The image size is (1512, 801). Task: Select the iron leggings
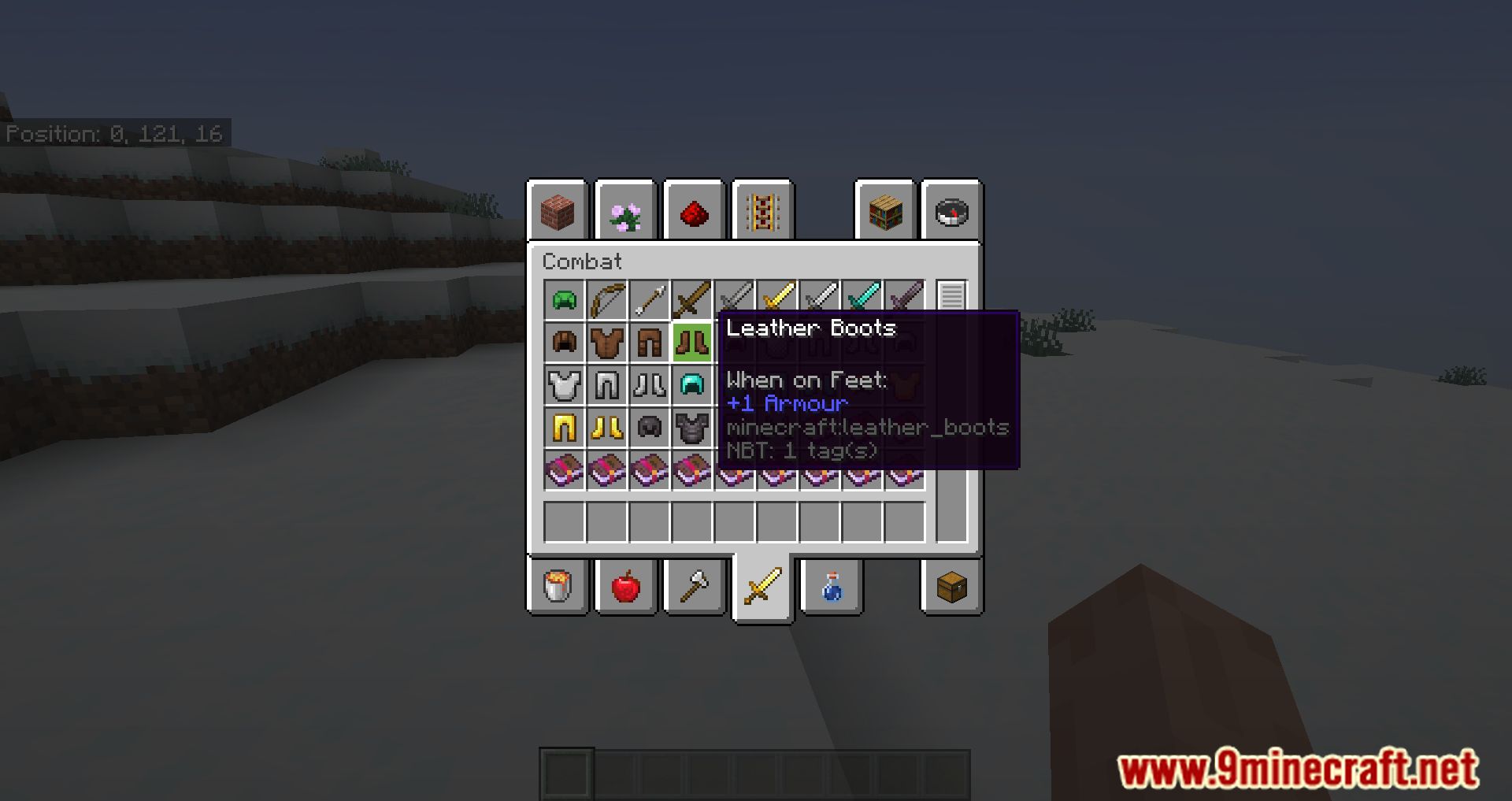click(606, 385)
